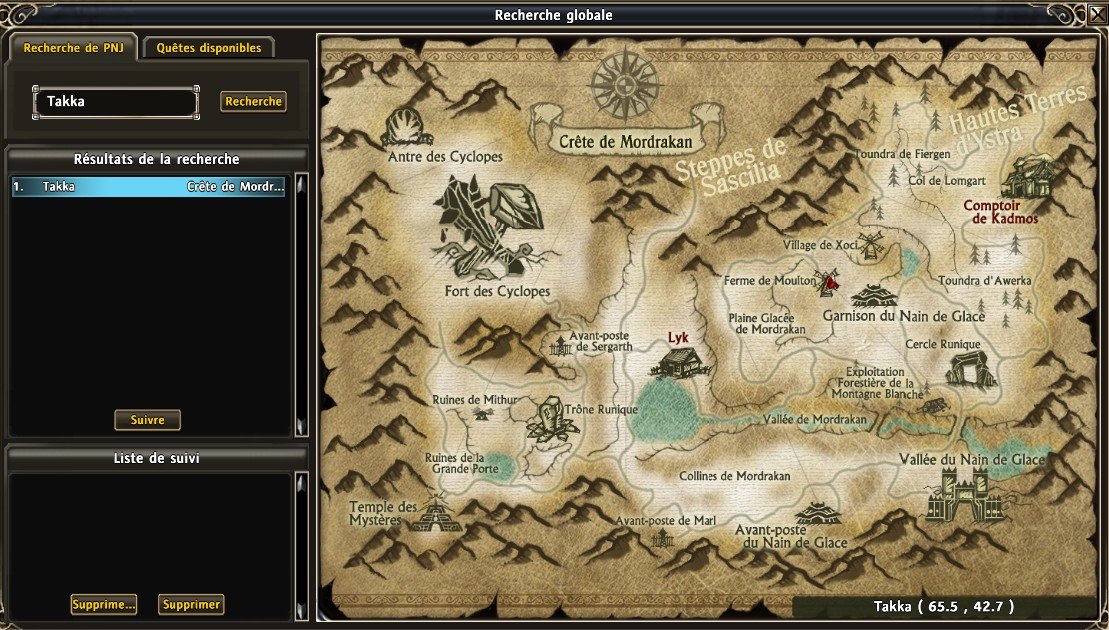The image size is (1109, 630).
Task: Select the Takka search result row
Action: click(x=149, y=187)
